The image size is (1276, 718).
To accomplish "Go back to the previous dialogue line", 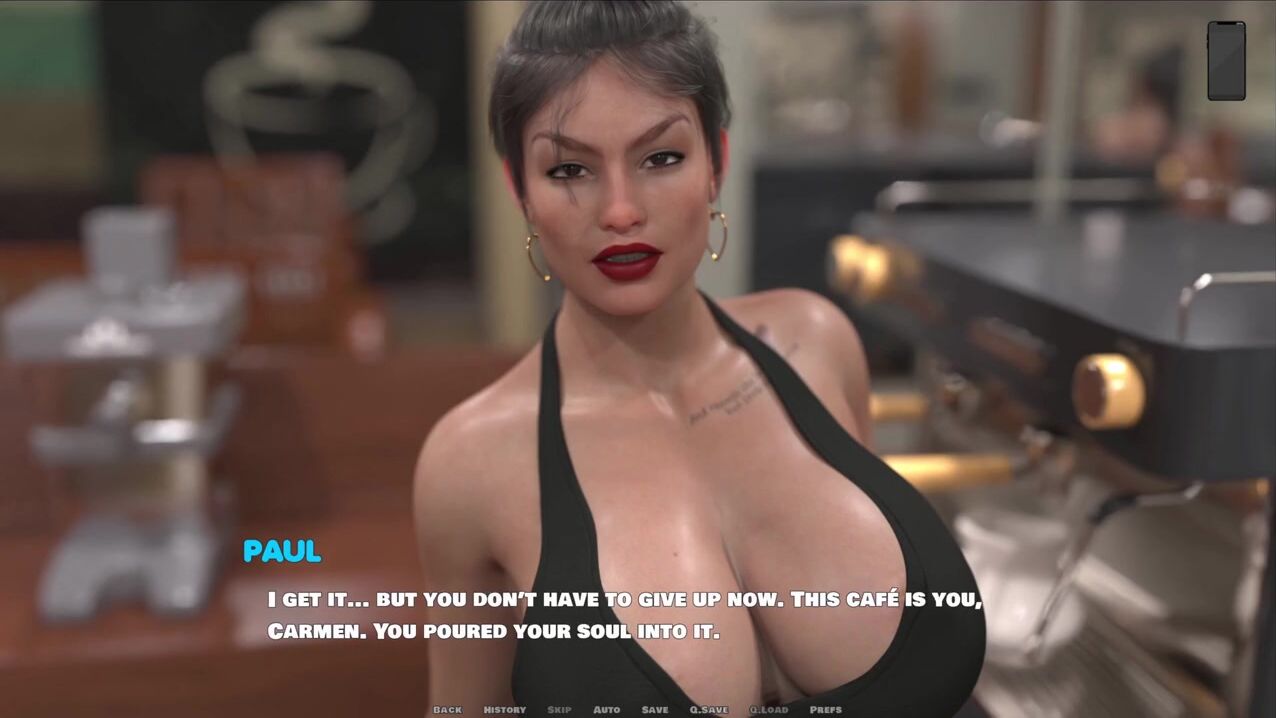I will 447,709.
